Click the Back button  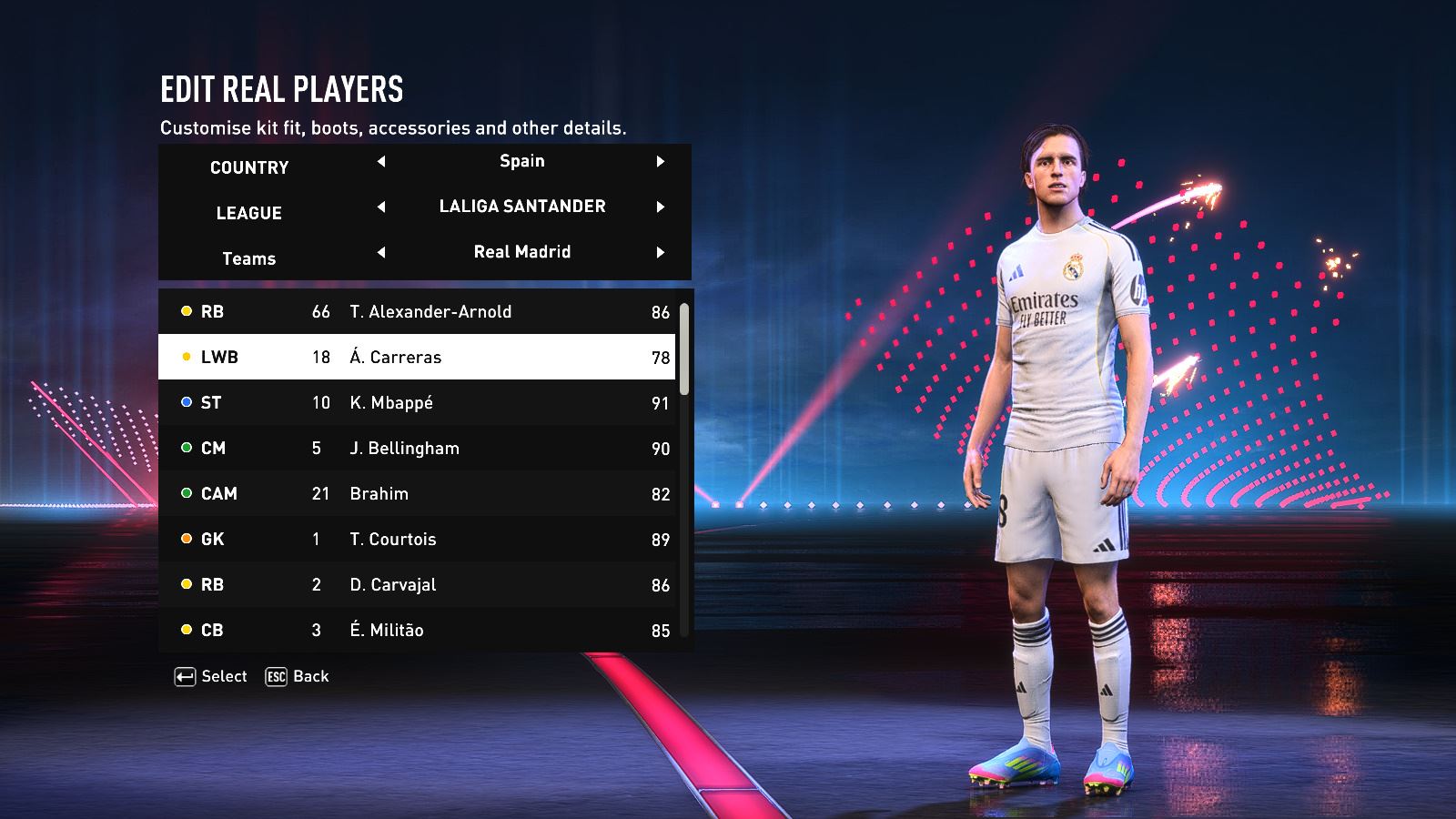click(x=298, y=677)
